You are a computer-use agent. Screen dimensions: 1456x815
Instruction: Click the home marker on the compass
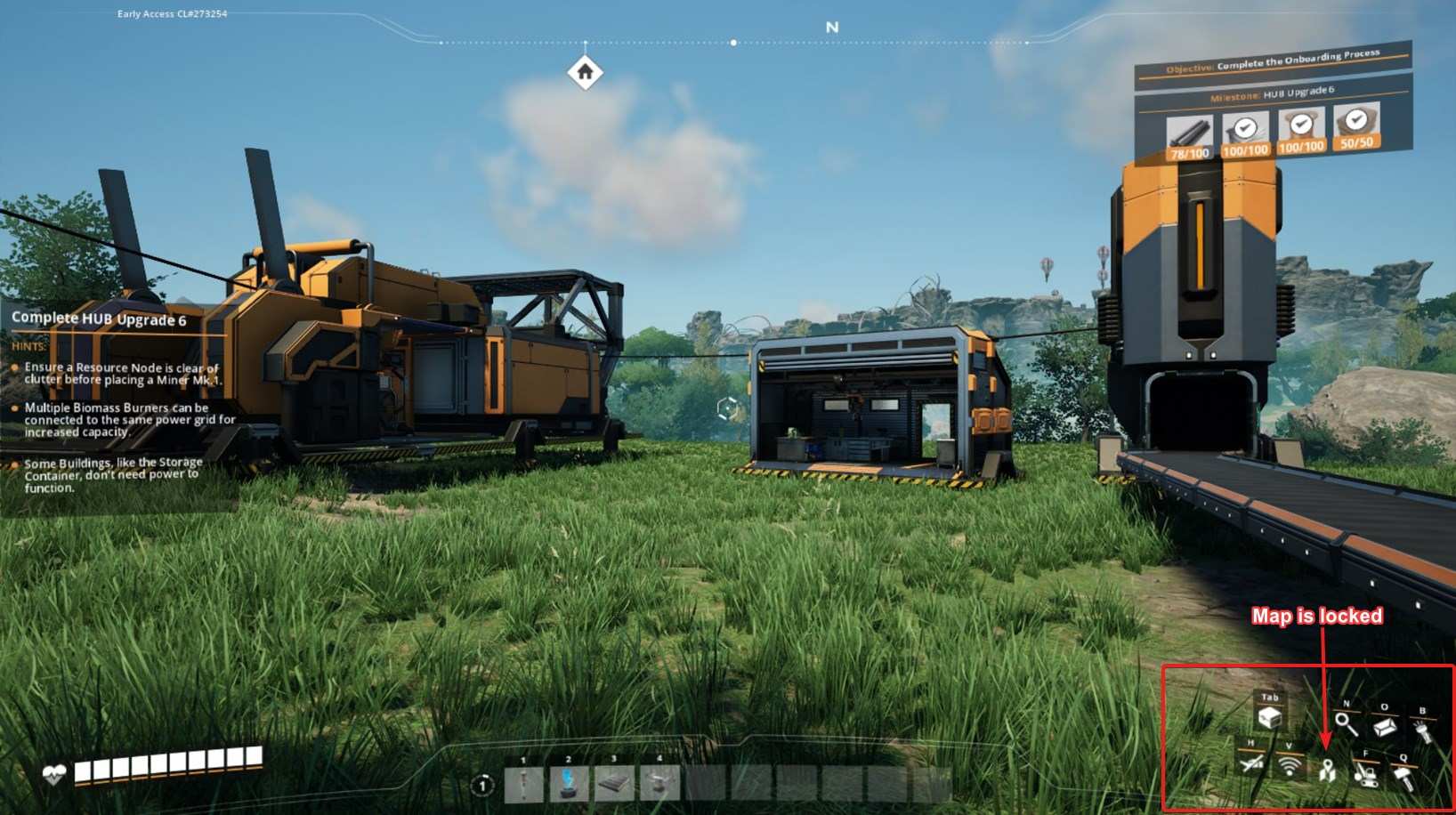pos(585,72)
